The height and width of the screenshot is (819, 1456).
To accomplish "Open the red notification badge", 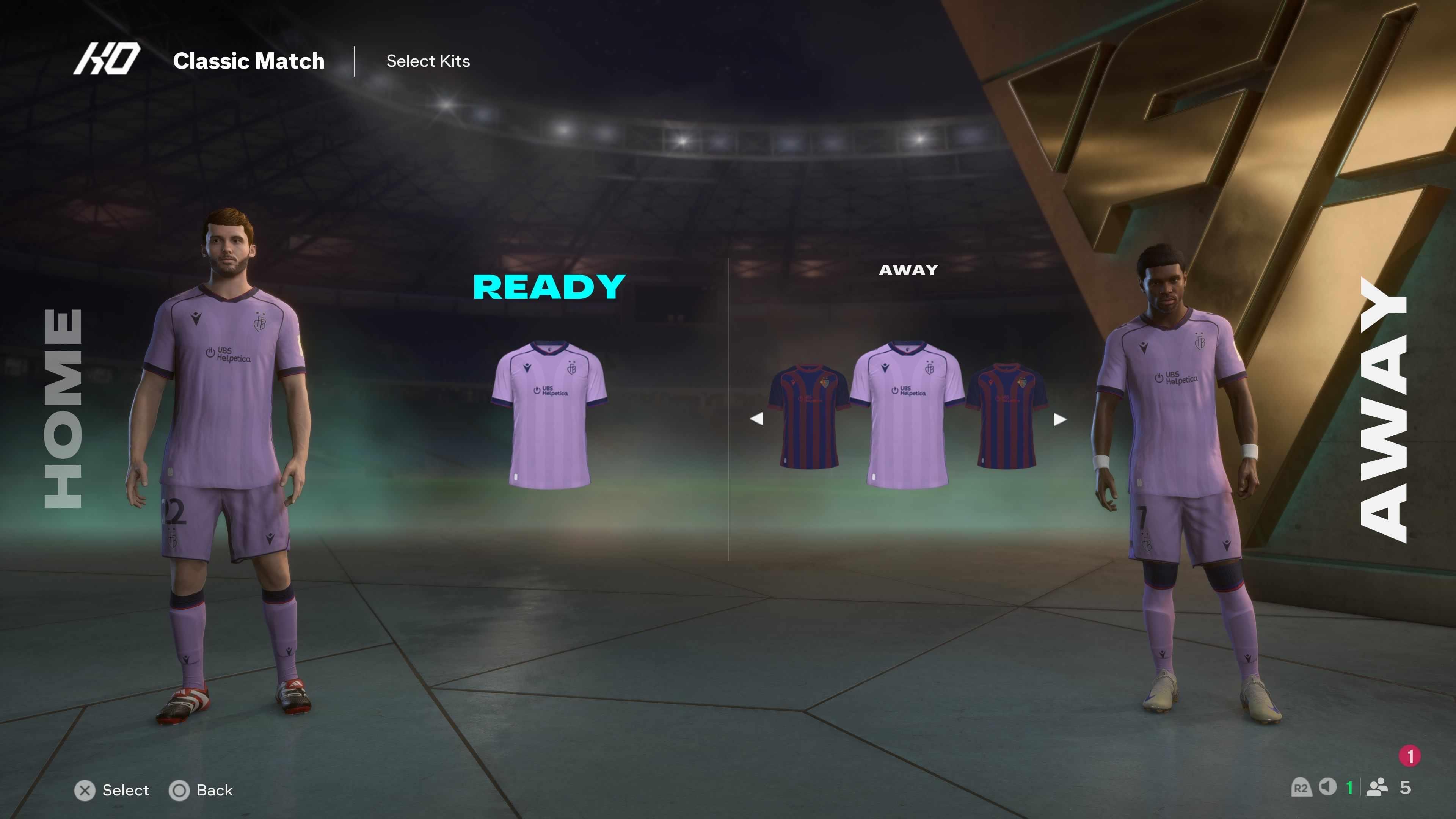I will [1410, 756].
